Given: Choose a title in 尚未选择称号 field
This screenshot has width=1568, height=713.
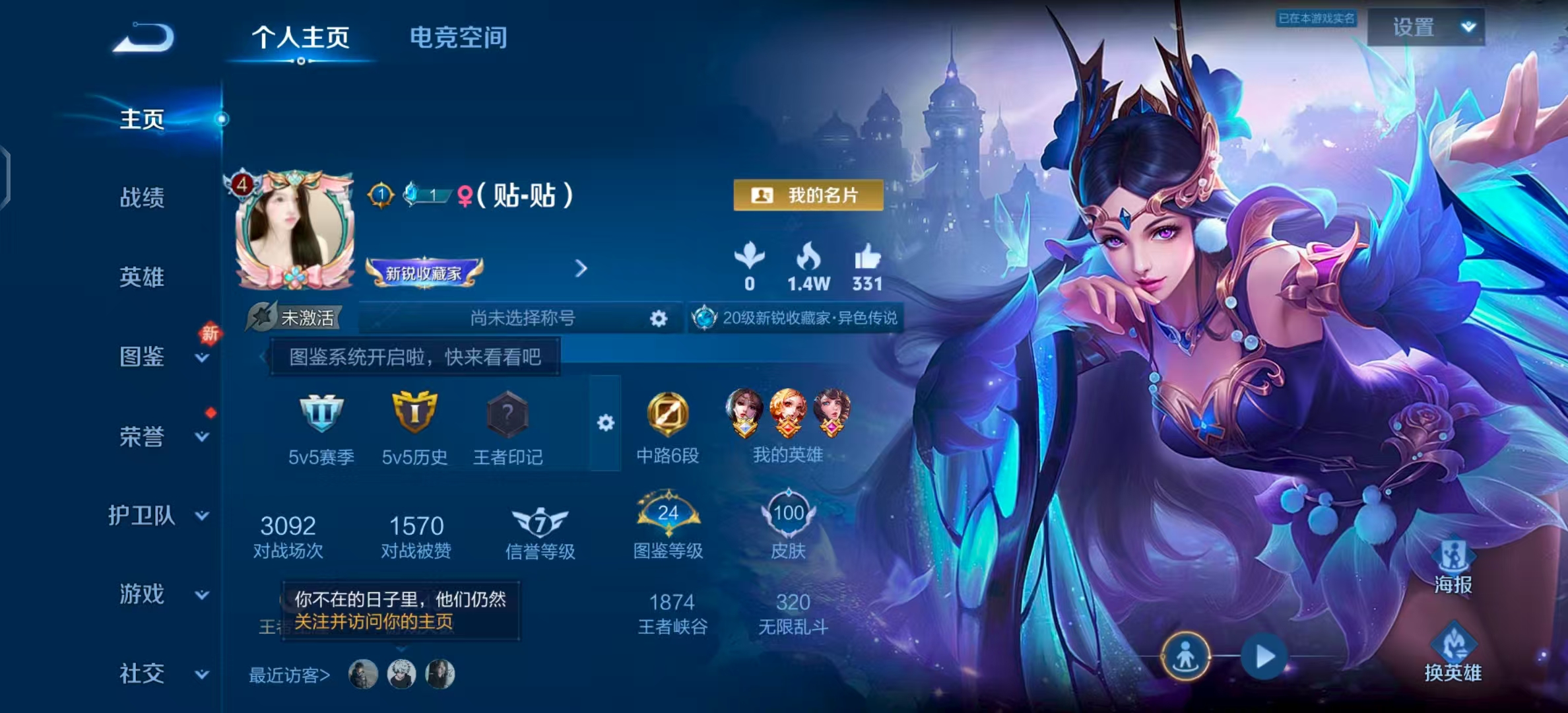Looking at the screenshot, I should coord(522,318).
